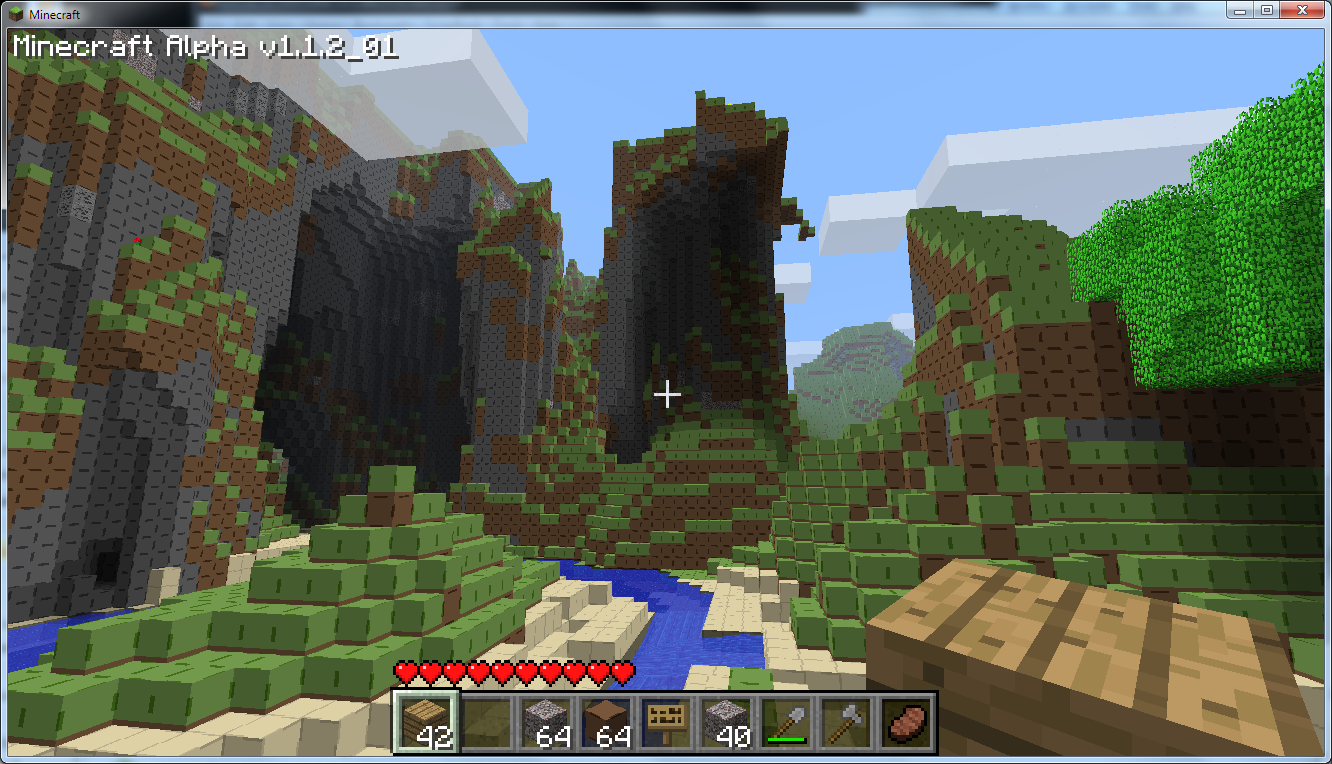The width and height of the screenshot is (1332, 764).
Task: Select the raw porkchop slot
Action: 905,722
